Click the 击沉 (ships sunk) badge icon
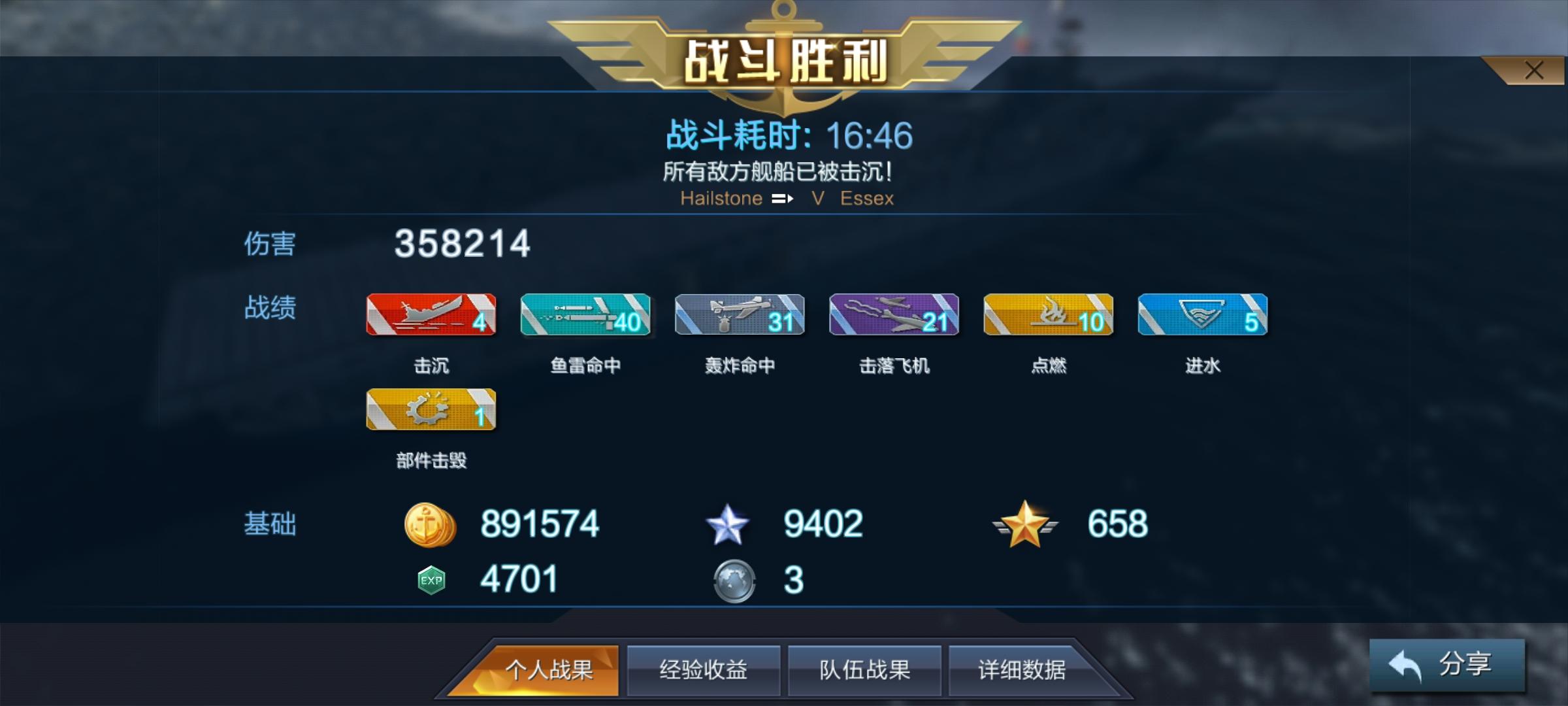The height and width of the screenshot is (706, 1568). [430, 316]
